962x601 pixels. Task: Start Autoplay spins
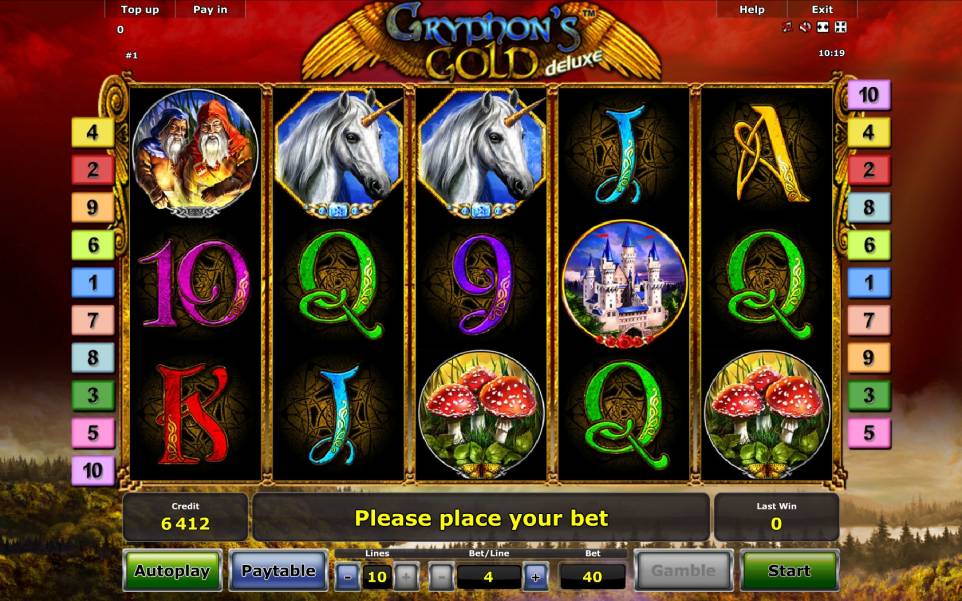172,571
